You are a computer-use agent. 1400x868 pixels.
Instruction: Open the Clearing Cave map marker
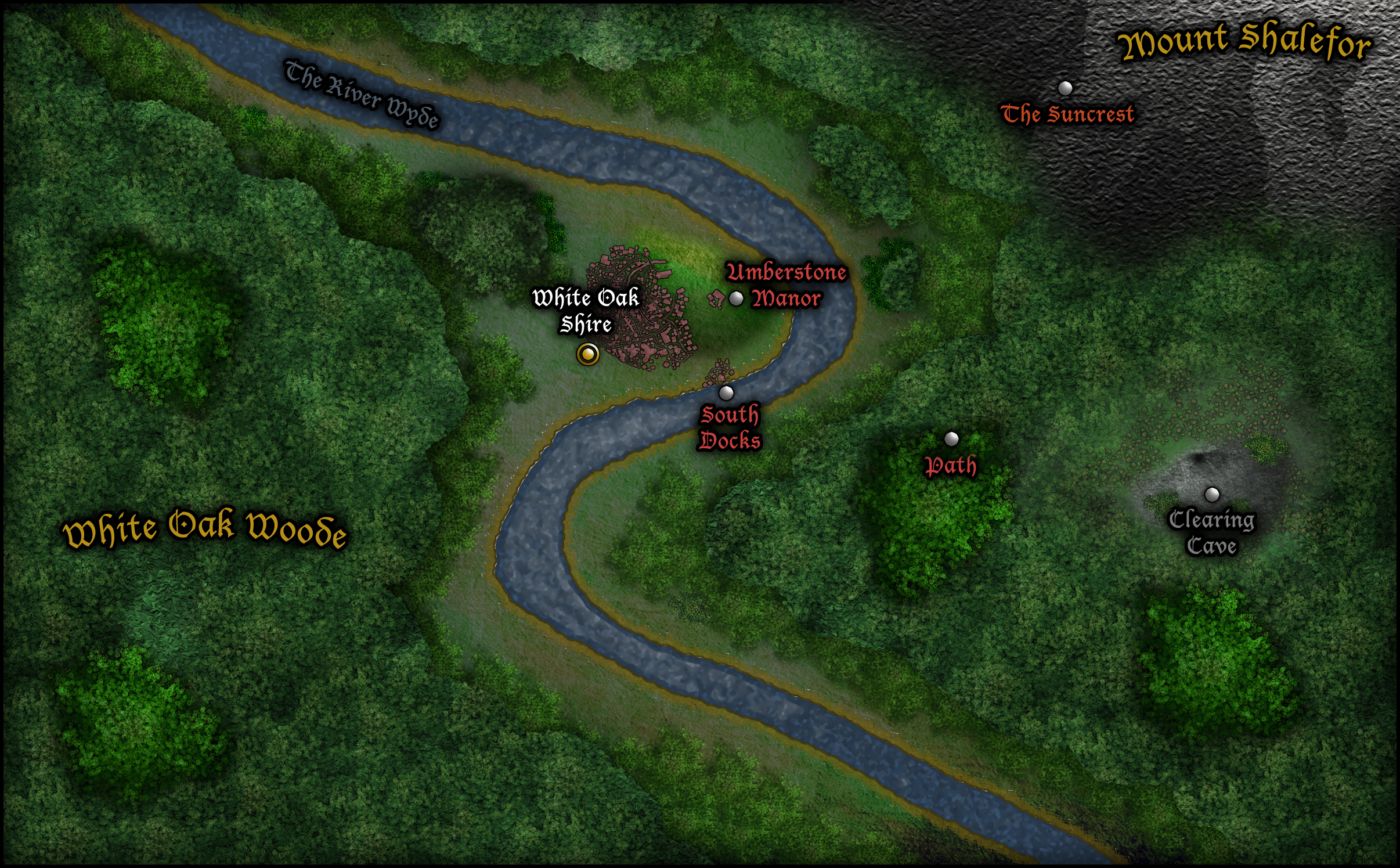pos(1212,495)
